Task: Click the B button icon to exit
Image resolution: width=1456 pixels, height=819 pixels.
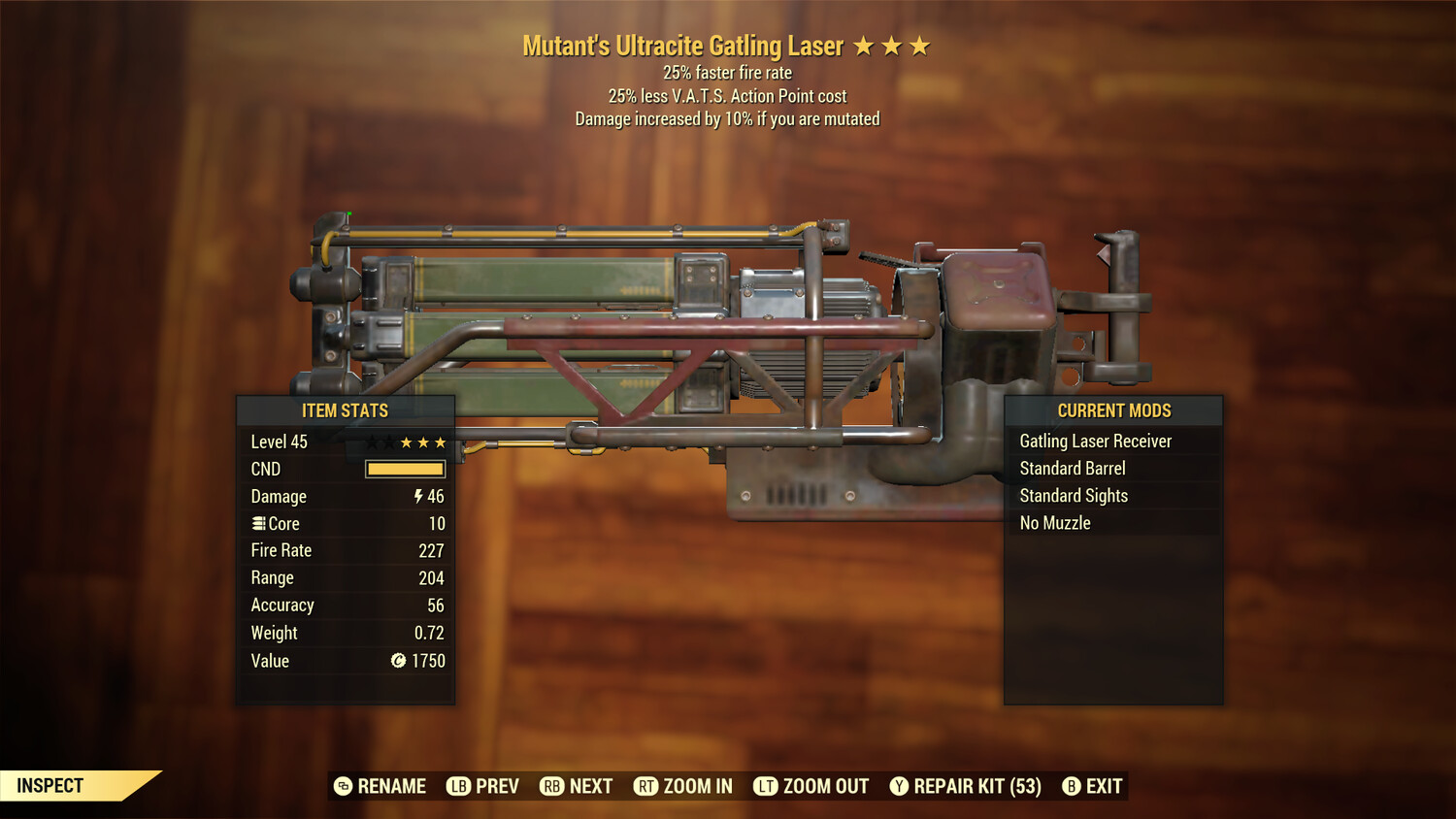Action: 1072,786
